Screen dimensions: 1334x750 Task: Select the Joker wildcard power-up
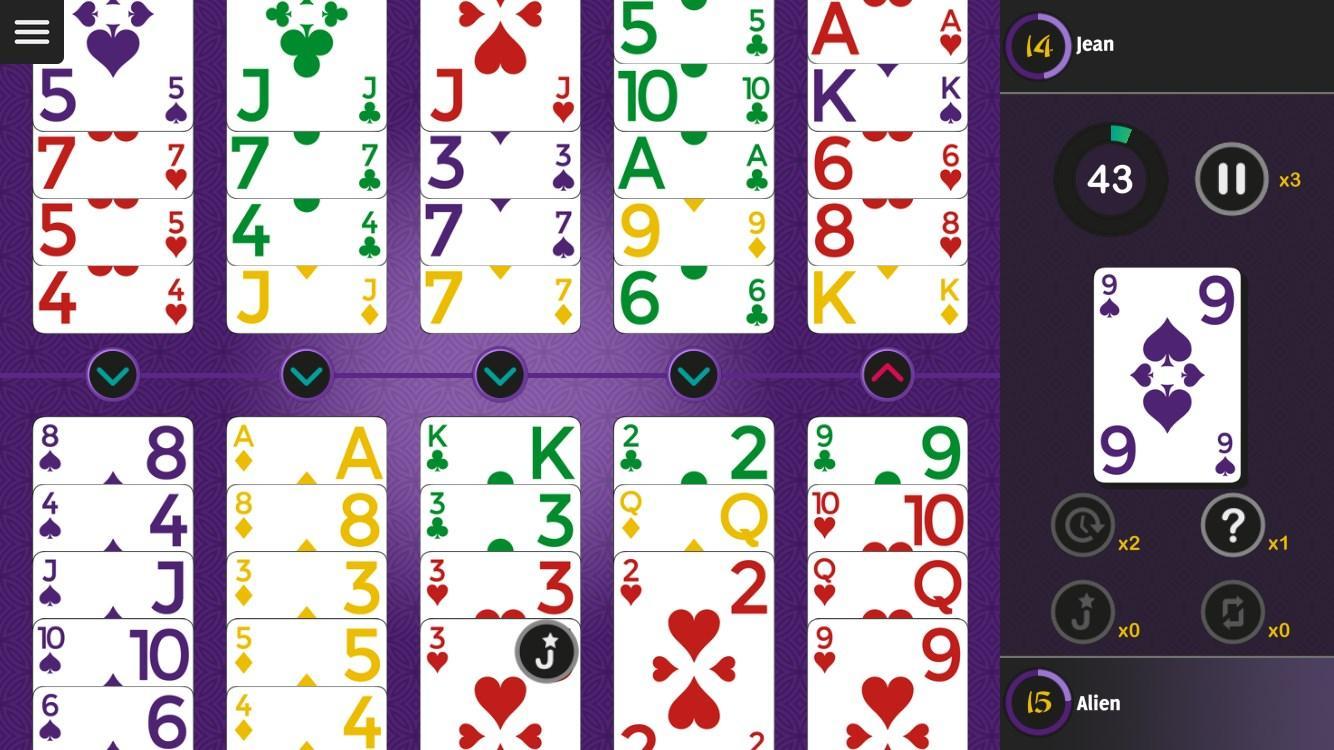(1081, 613)
